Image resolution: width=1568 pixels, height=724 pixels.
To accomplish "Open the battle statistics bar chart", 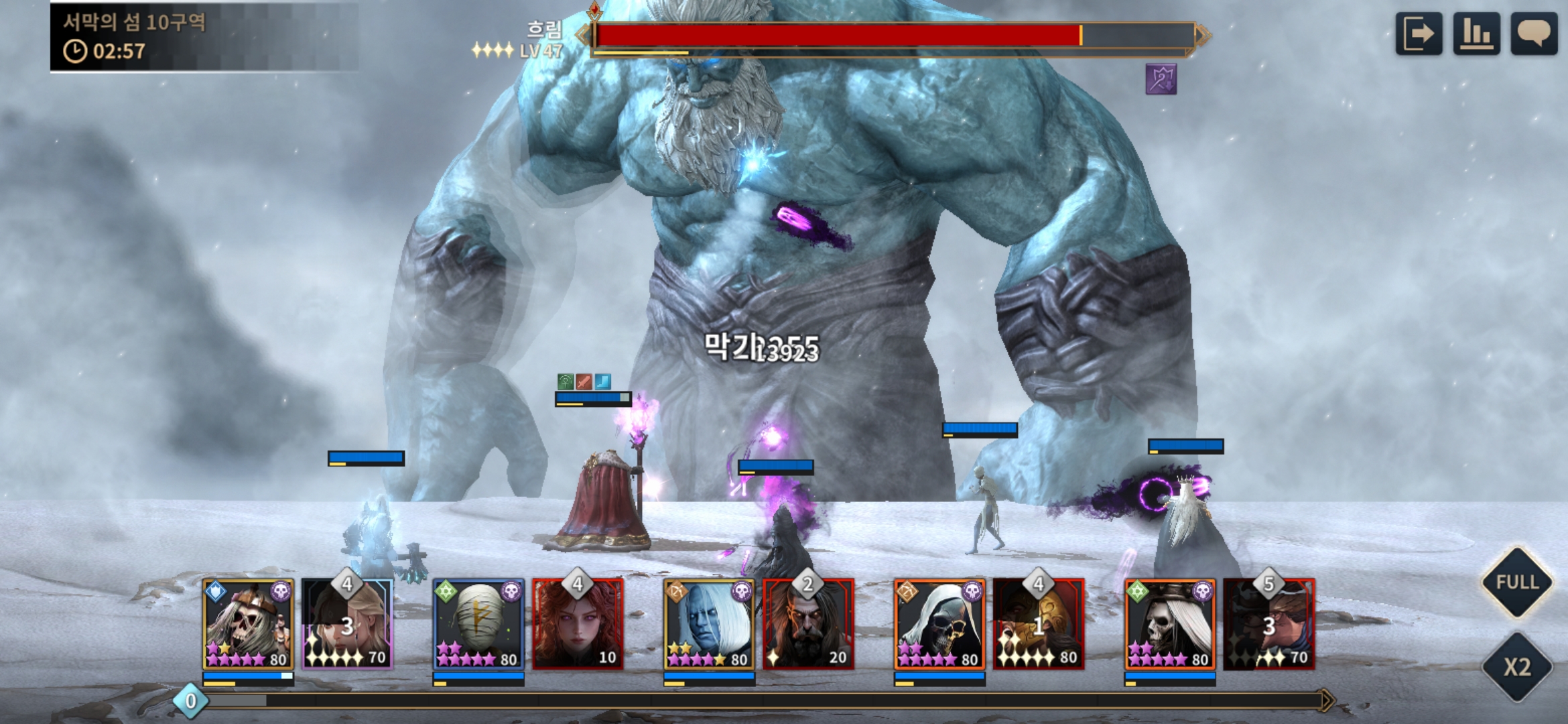I will click(x=1476, y=34).
